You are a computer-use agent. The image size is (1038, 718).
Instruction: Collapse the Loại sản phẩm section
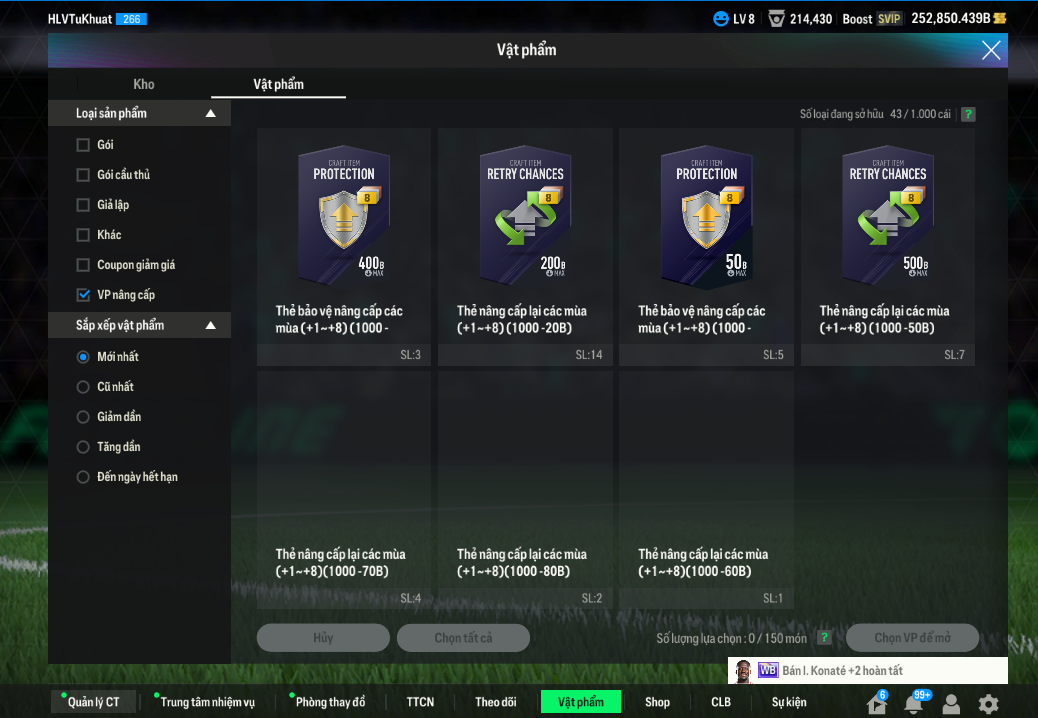[x=210, y=114]
